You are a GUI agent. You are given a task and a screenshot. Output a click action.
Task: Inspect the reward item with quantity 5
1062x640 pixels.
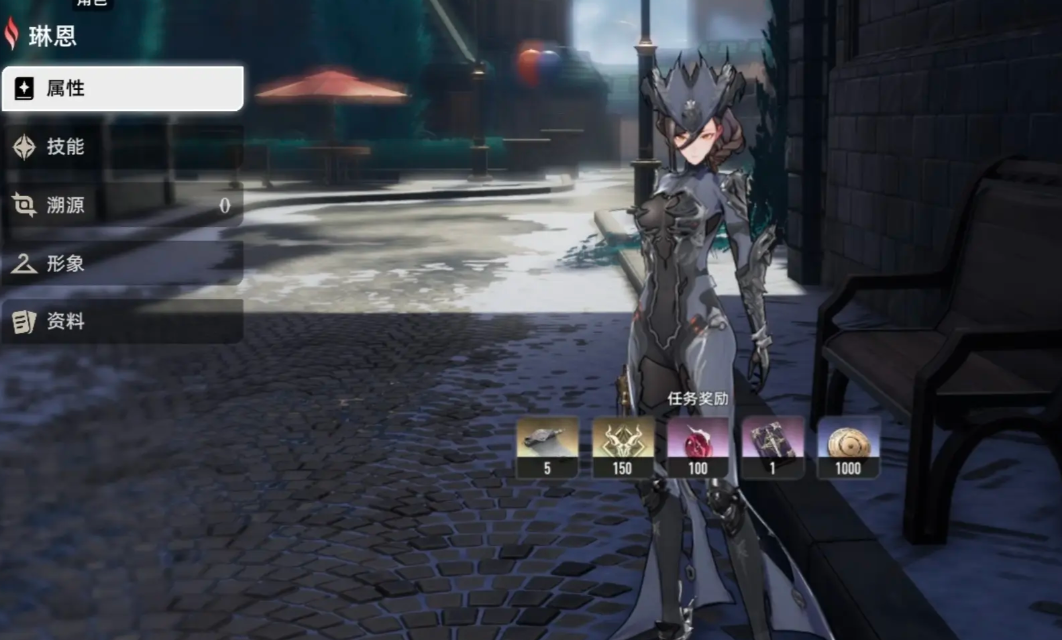547,446
